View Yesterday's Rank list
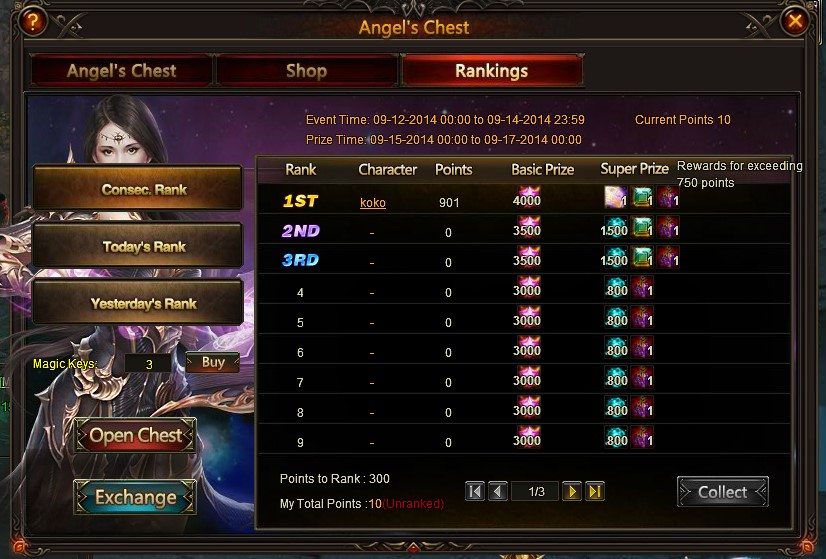 click(138, 303)
